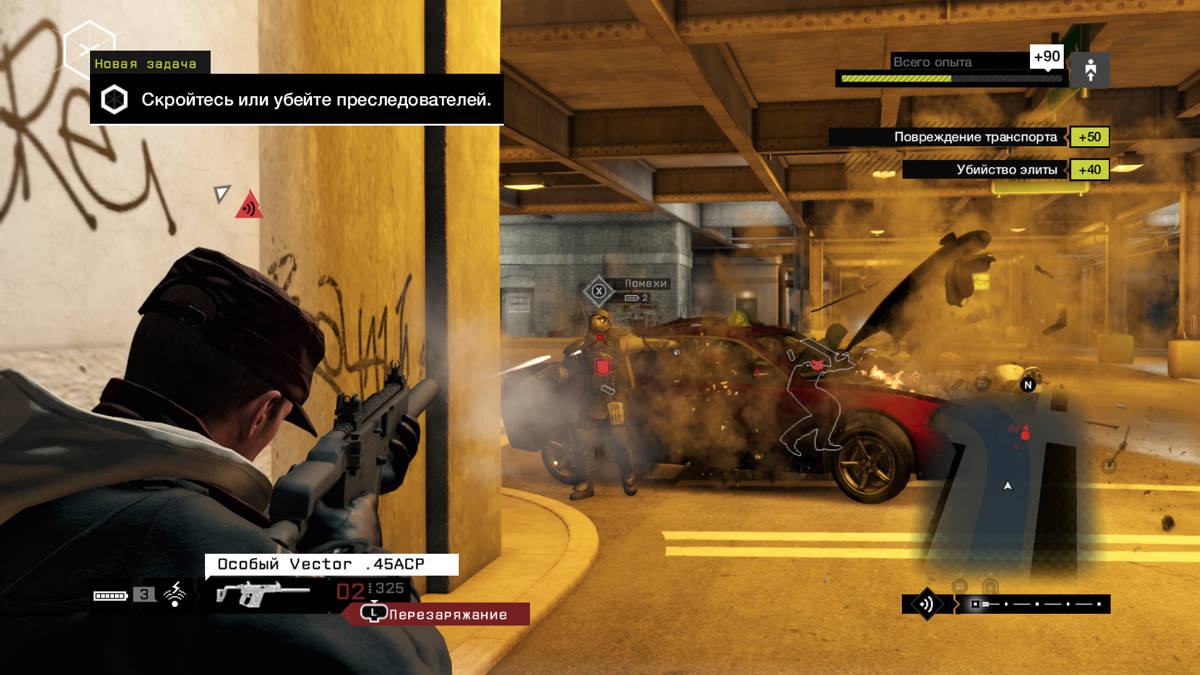Viewport: 1200px width, 675px height.
Task: Click the elite kill +40 notification
Action: coord(1004,169)
